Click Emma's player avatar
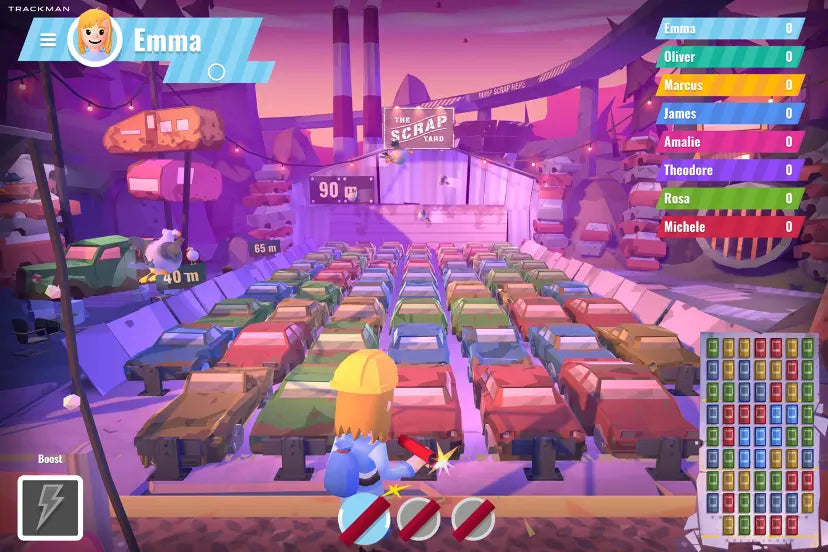Image resolution: width=828 pixels, height=552 pixels. (94, 40)
